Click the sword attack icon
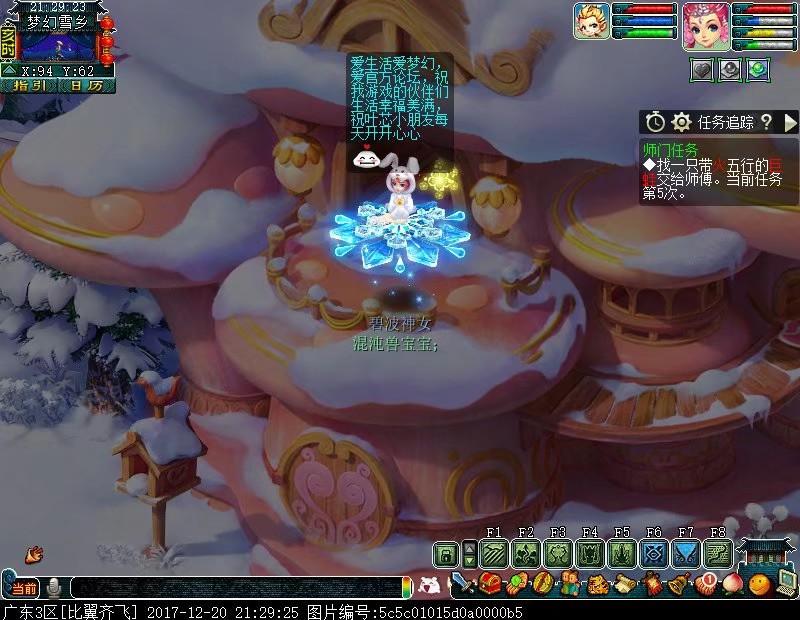800x620 pixels. (463, 583)
